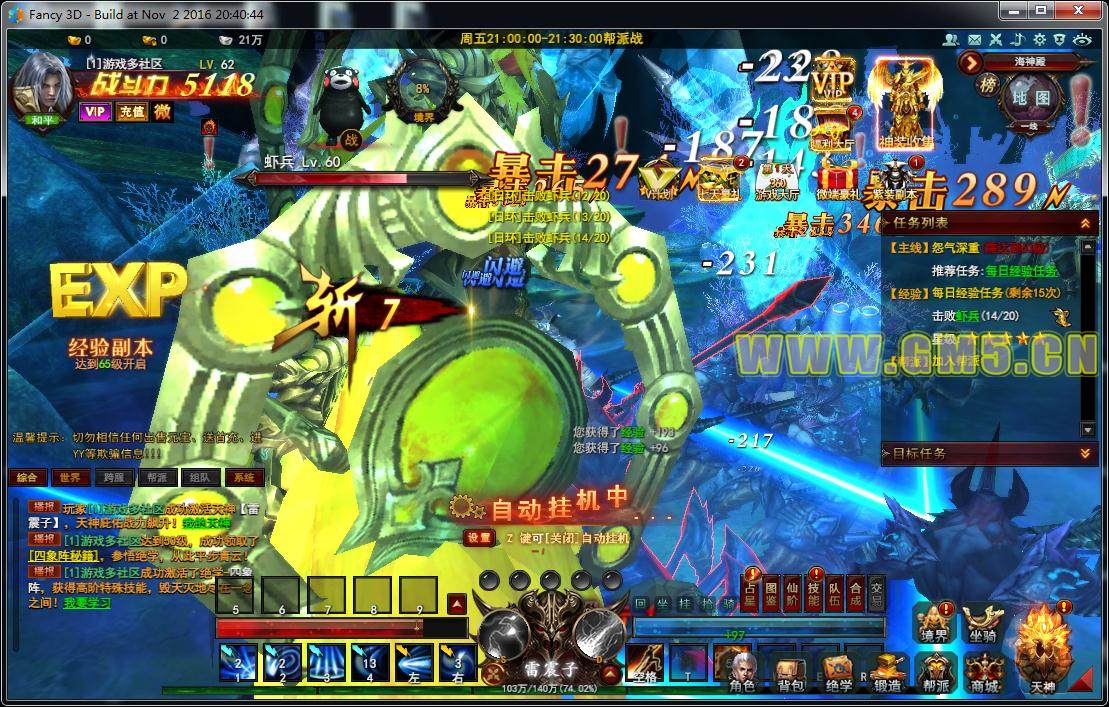Open the 锻造 forging menu
Viewport: 1109px width, 707px height.
click(887, 672)
